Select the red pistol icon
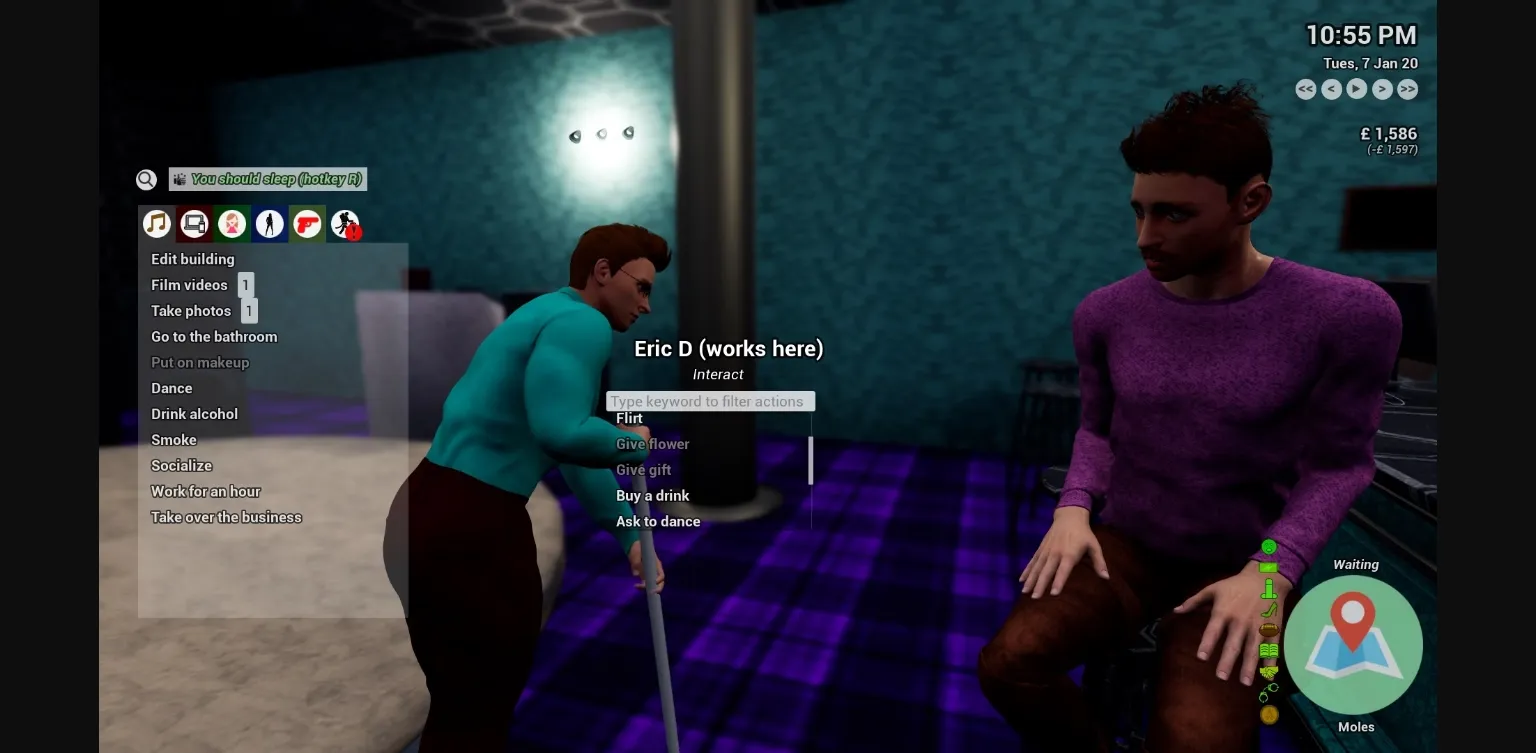This screenshot has height=753, width=1536. (x=307, y=223)
